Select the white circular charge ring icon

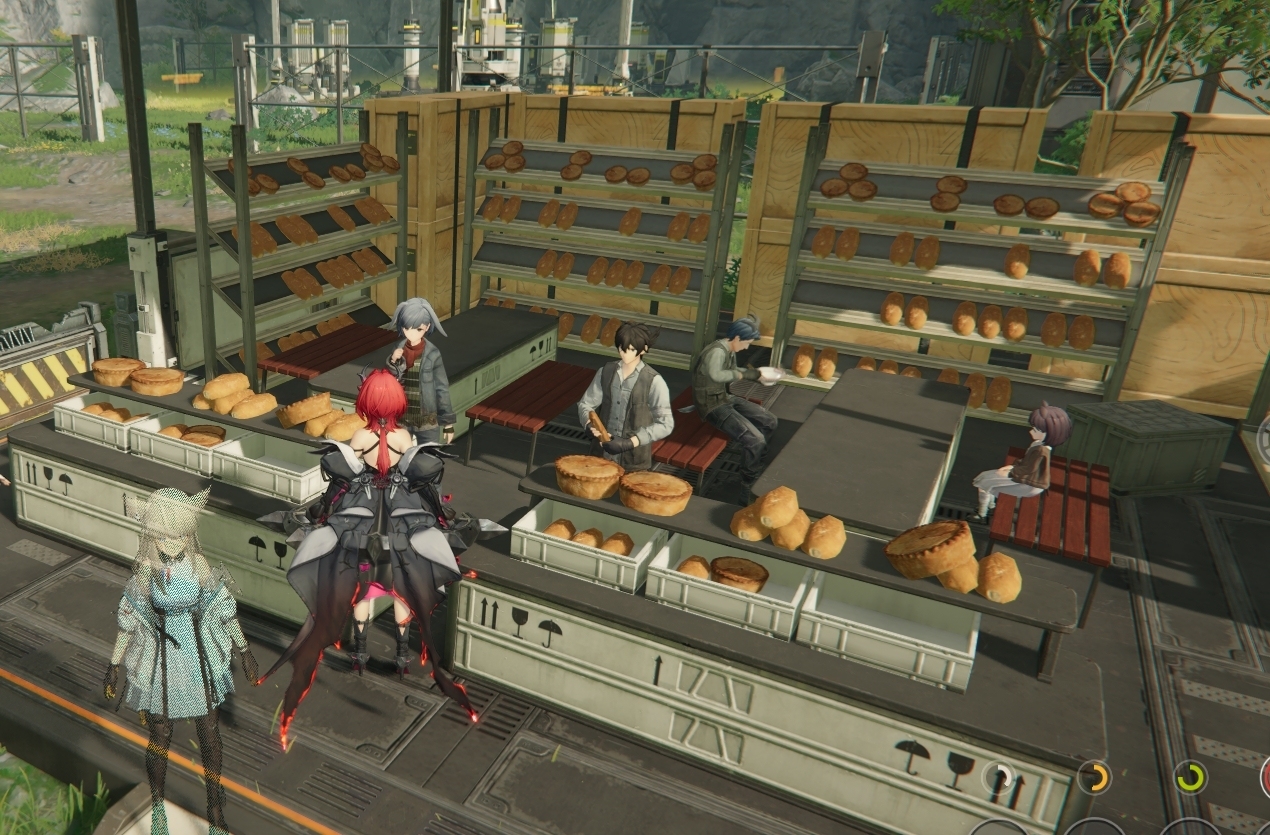(x=998, y=777)
